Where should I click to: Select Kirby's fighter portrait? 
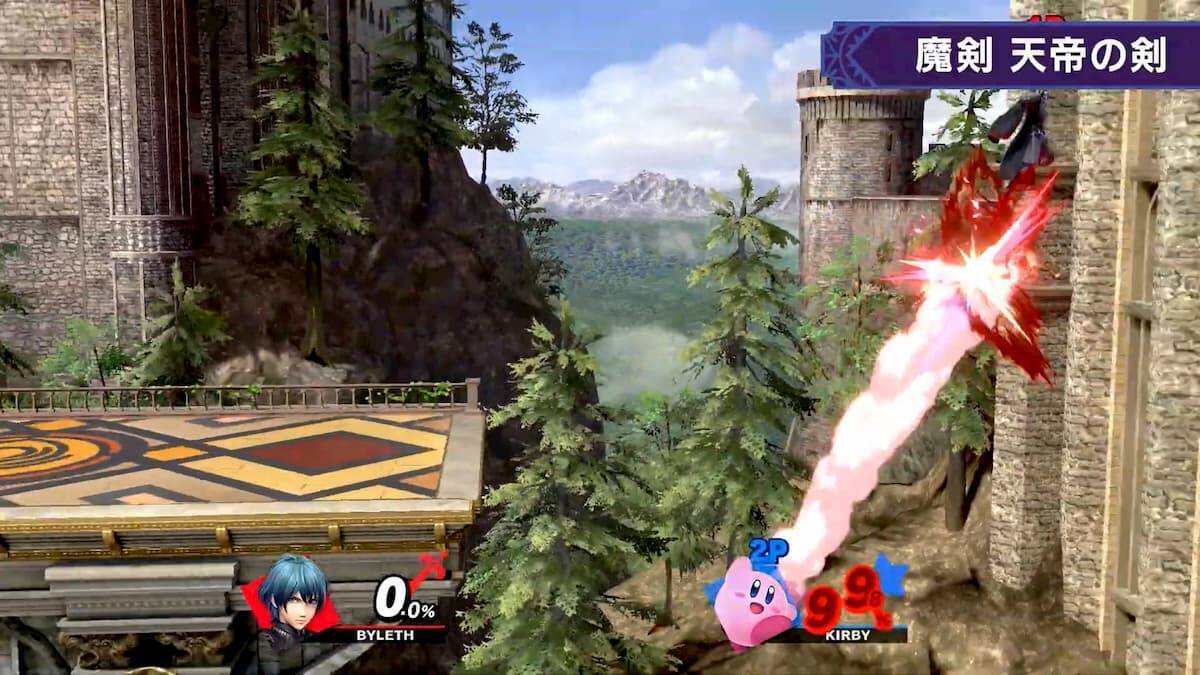756,602
